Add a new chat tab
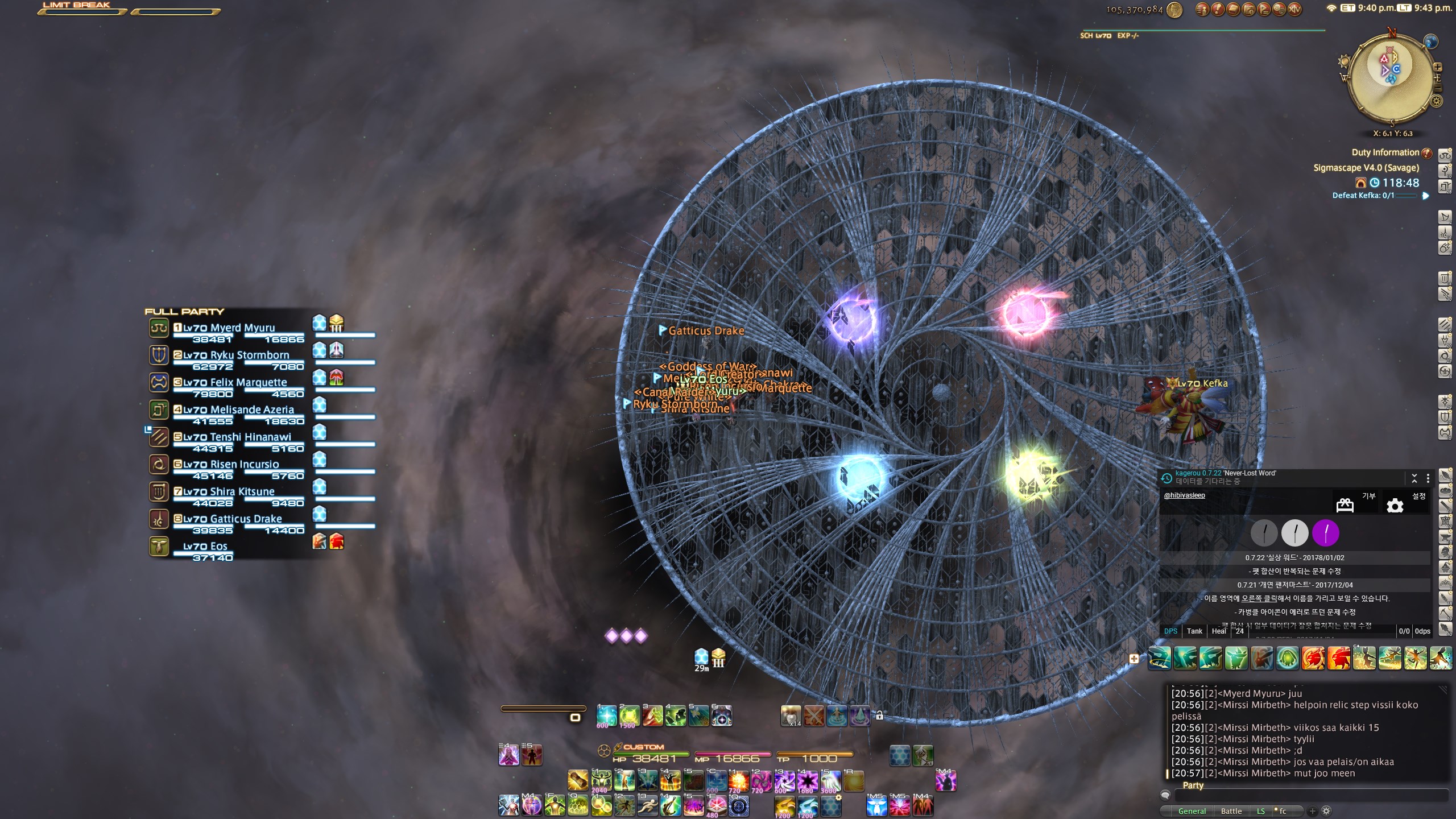 [1312, 811]
